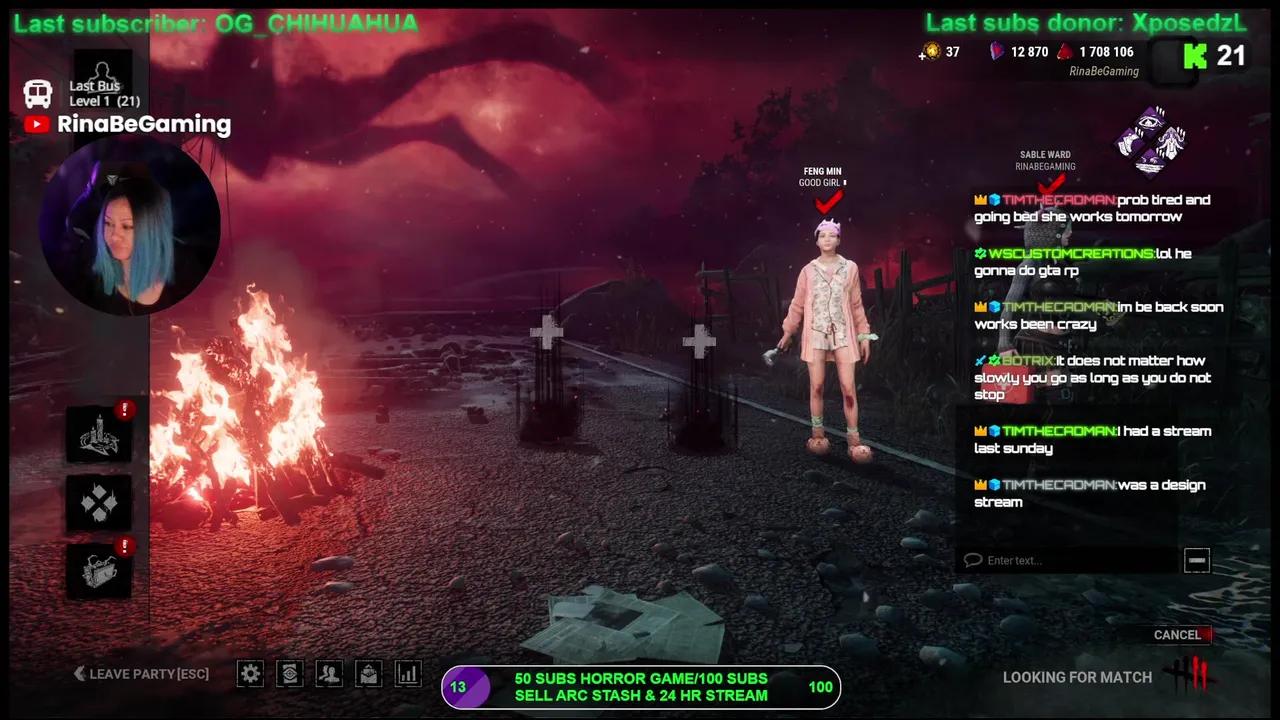Click Leave Party [ESC]

pos(140,674)
